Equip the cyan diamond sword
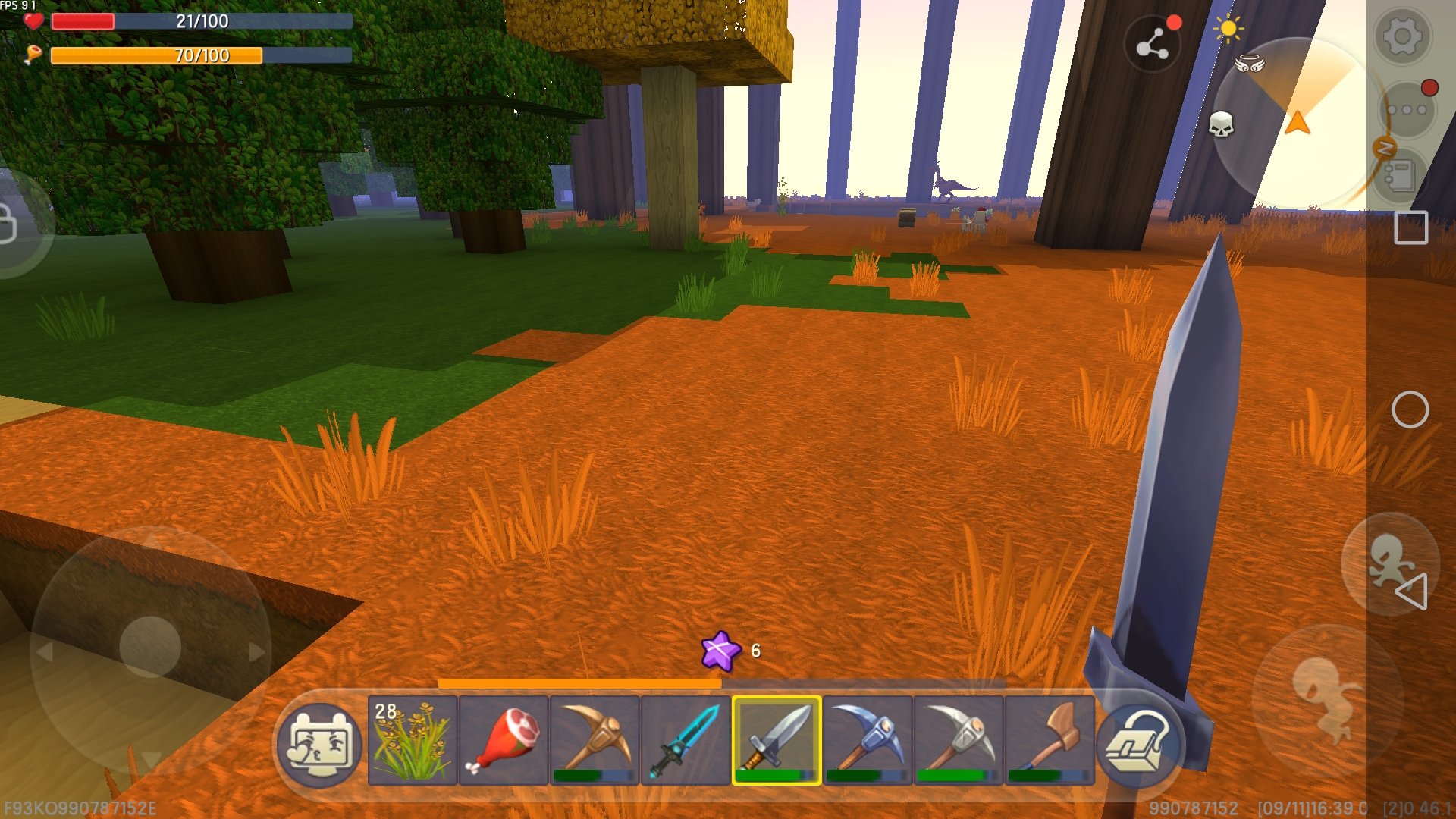Viewport: 1456px width, 819px height. click(686, 740)
